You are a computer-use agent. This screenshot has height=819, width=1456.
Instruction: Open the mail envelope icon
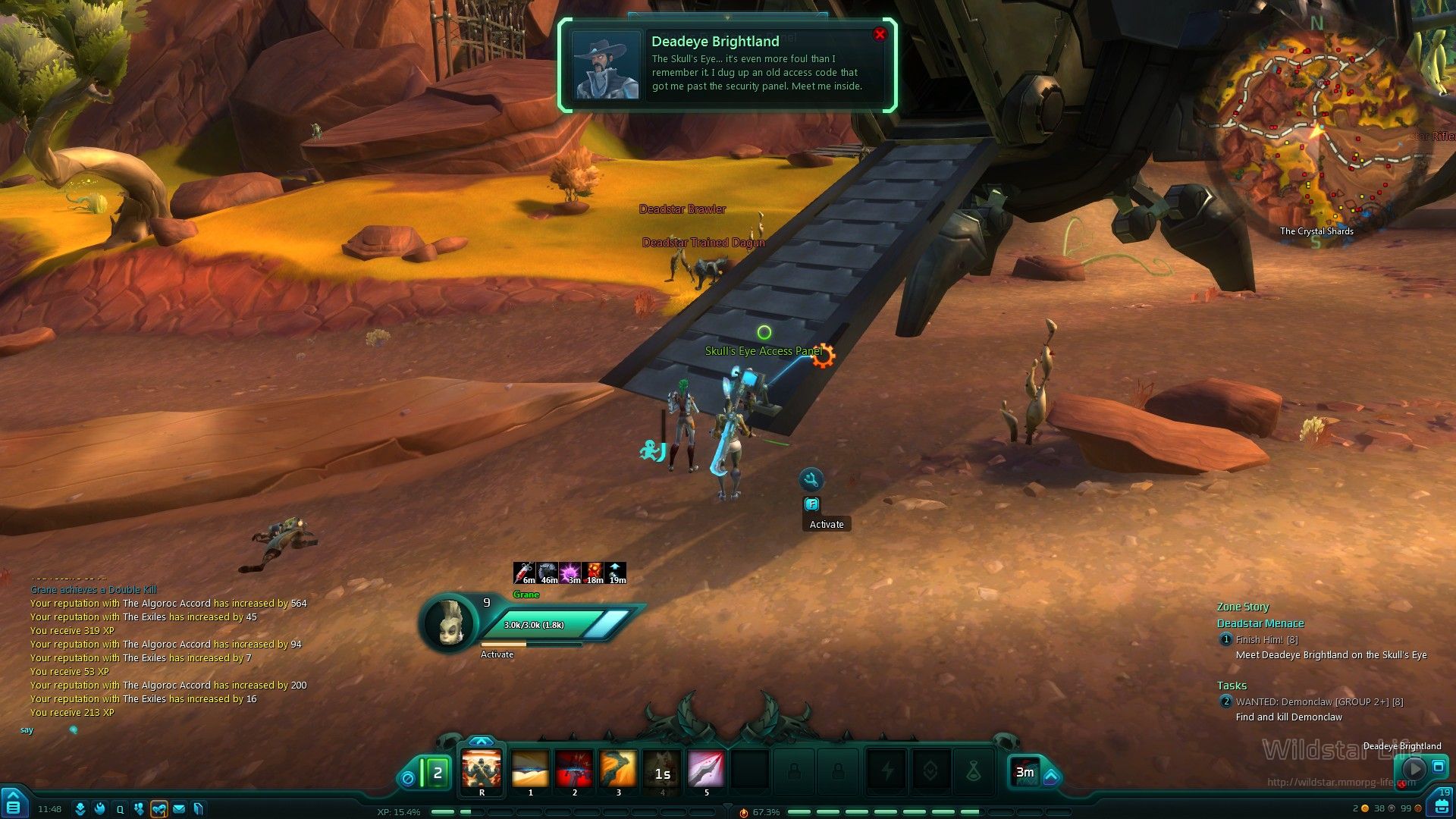(179, 809)
